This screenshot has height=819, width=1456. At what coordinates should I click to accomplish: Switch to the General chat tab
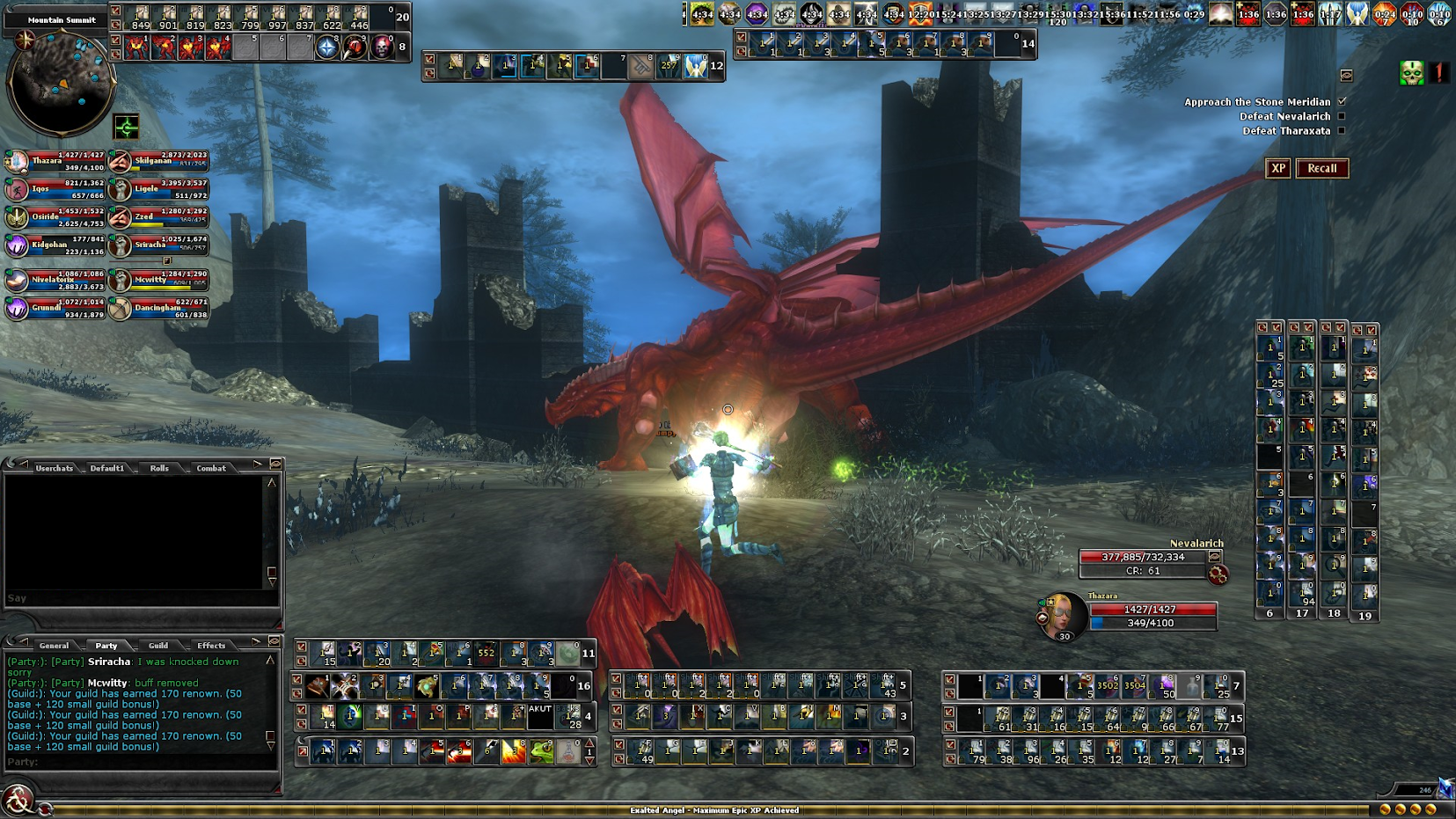(x=54, y=645)
